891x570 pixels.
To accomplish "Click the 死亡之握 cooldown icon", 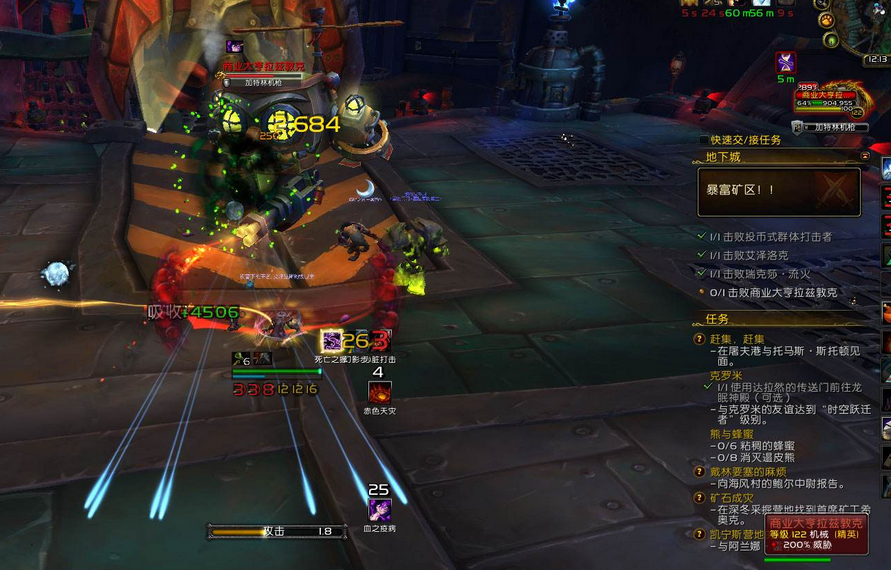I will tap(331, 341).
